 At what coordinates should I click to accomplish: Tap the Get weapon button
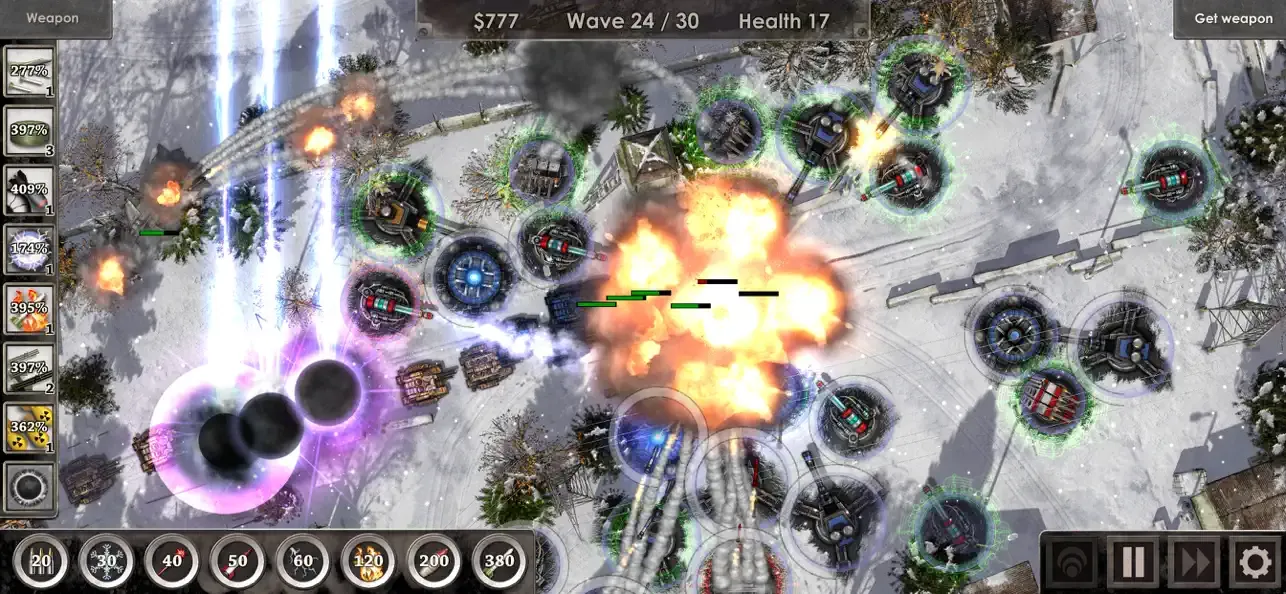coord(1233,18)
